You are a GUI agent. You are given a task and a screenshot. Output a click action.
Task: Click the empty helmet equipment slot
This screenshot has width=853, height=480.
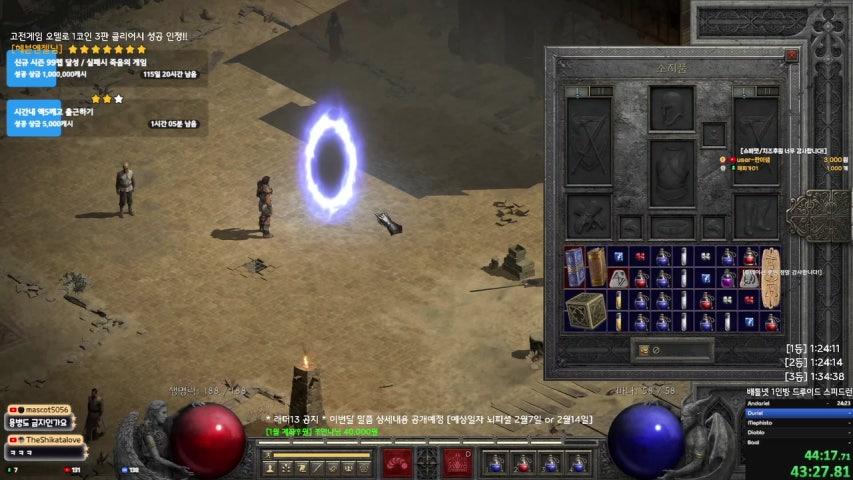point(671,108)
